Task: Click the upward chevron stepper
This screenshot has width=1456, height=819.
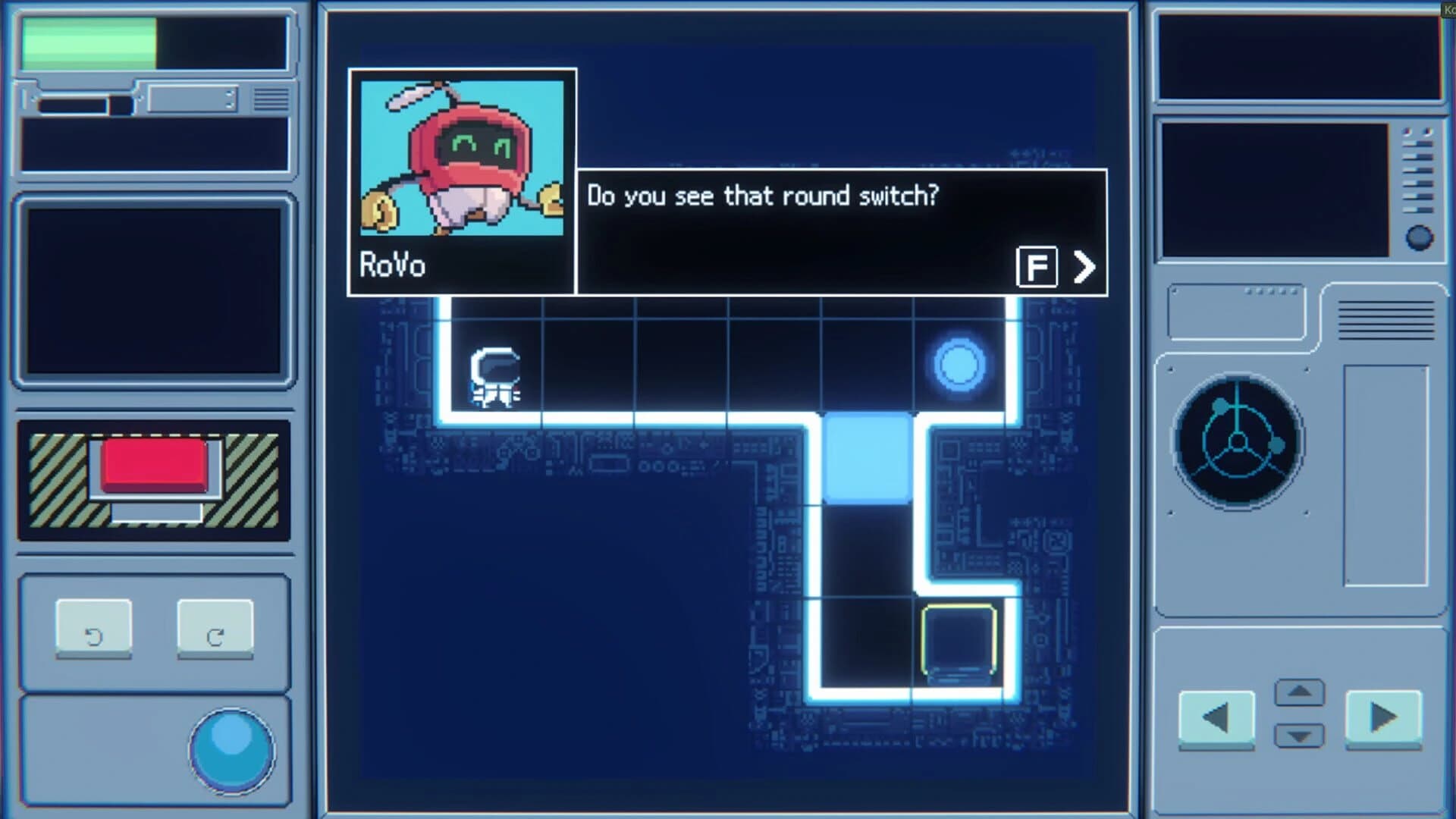Action: pyautogui.click(x=1298, y=692)
